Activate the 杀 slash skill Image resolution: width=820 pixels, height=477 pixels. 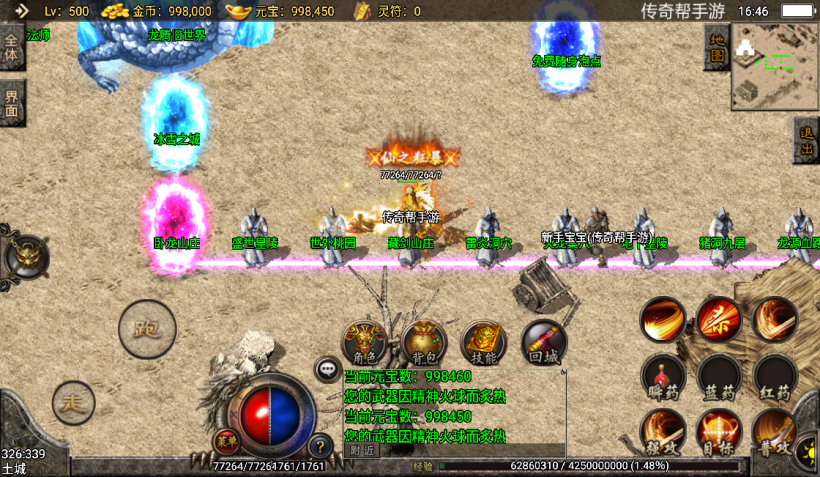pyautogui.click(x=719, y=319)
